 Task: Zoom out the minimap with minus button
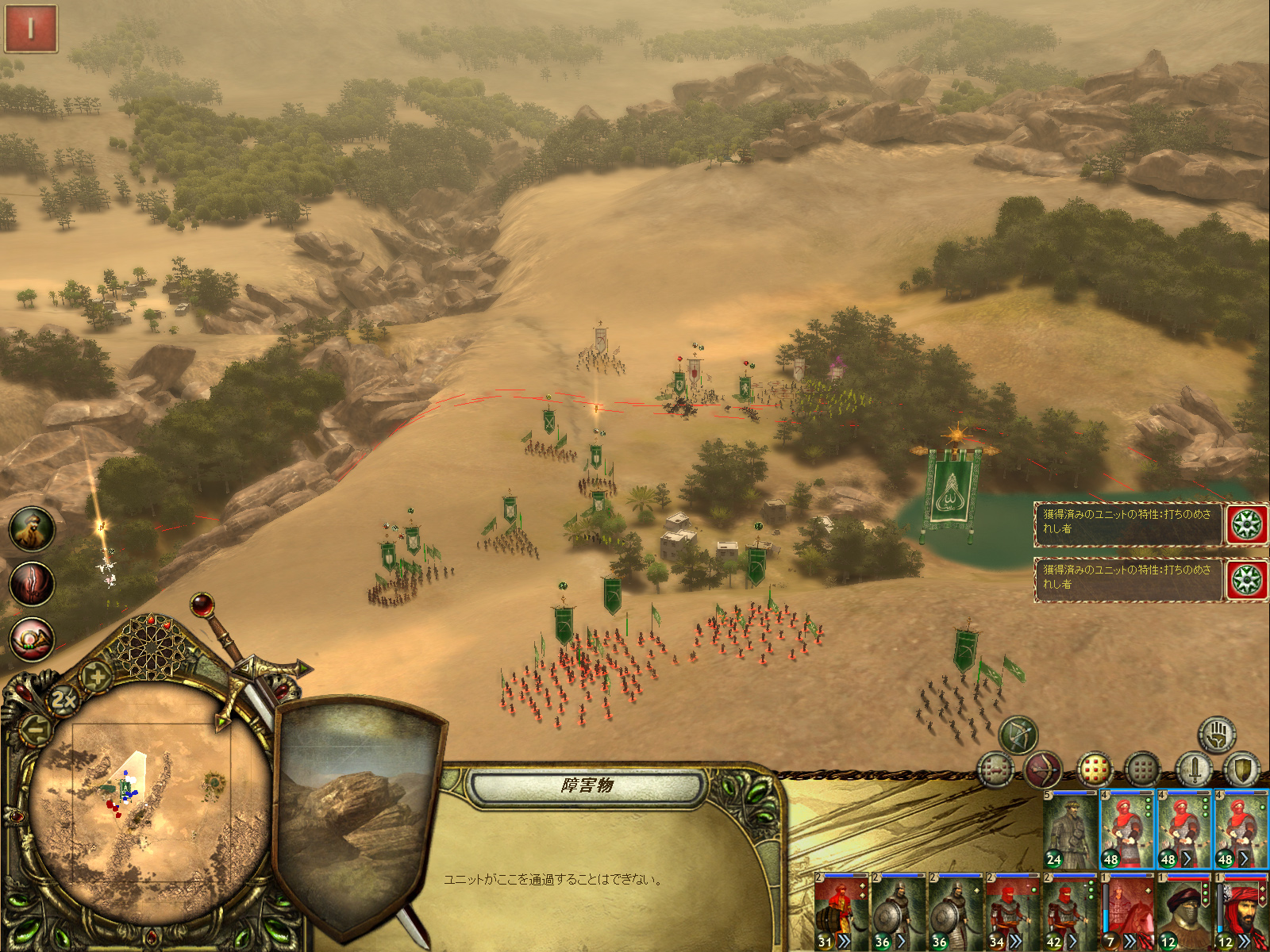[x=36, y=727]
